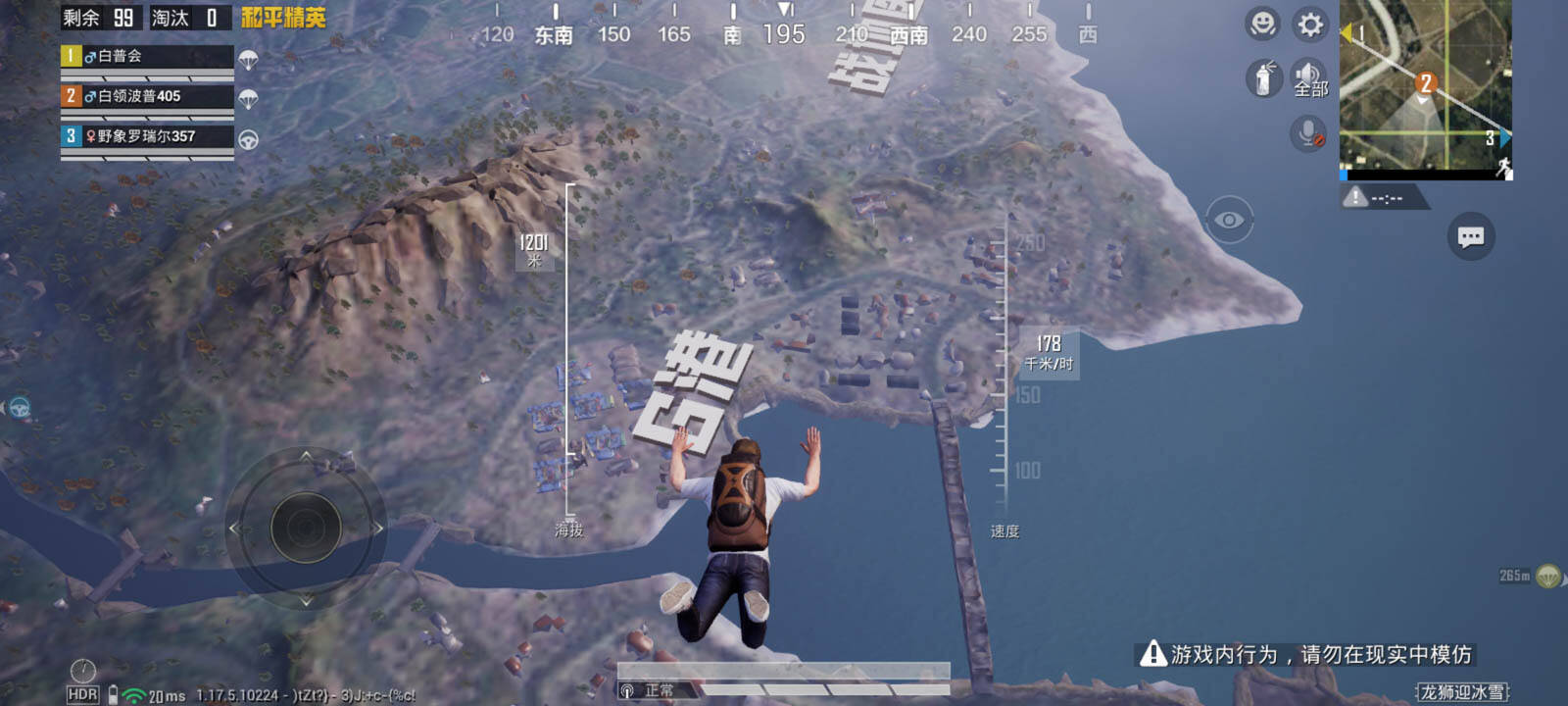
Task: Select teammate 1 白普会 in squad list
Action: coord(147,57)
